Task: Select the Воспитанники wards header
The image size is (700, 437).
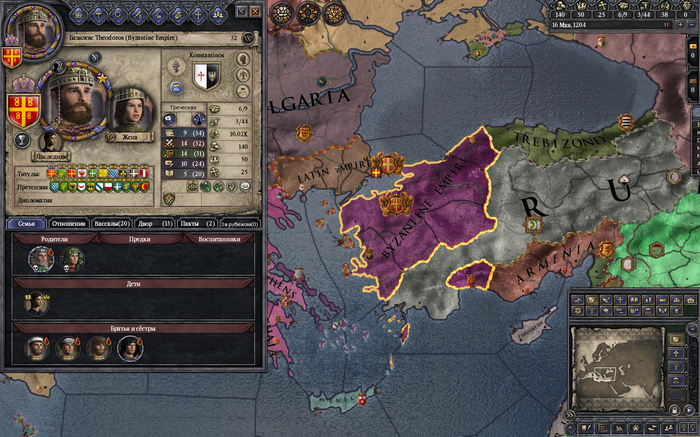Action: tap(218, 239)
